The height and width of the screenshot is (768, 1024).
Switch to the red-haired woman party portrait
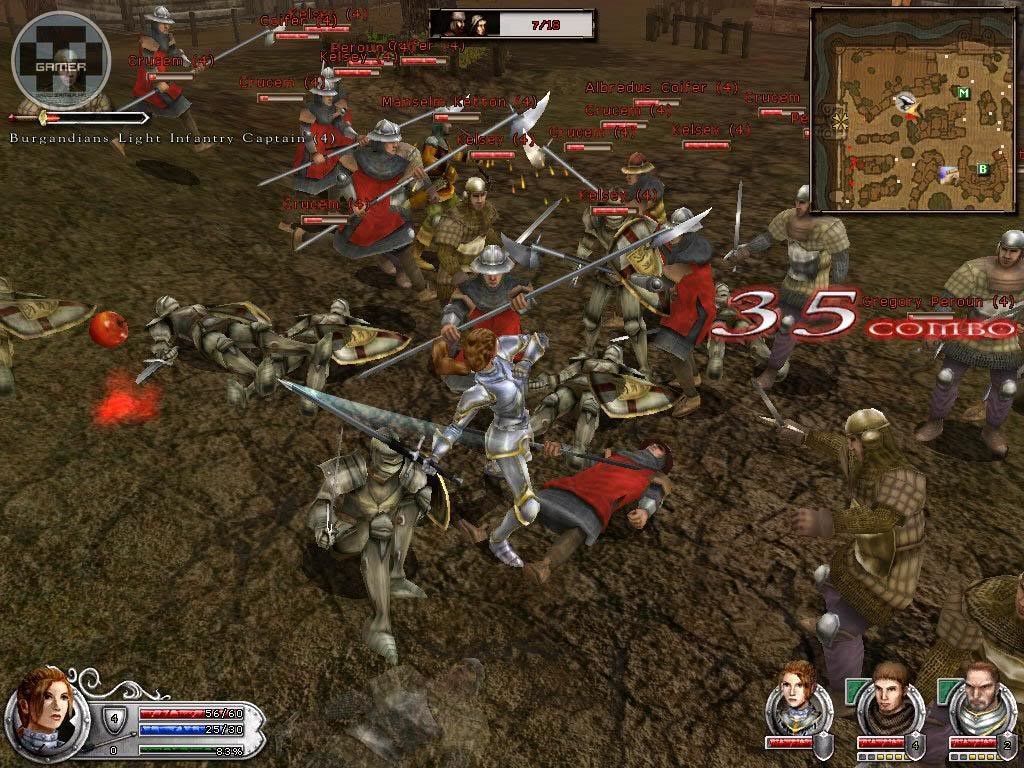click(x=793, y=694)
